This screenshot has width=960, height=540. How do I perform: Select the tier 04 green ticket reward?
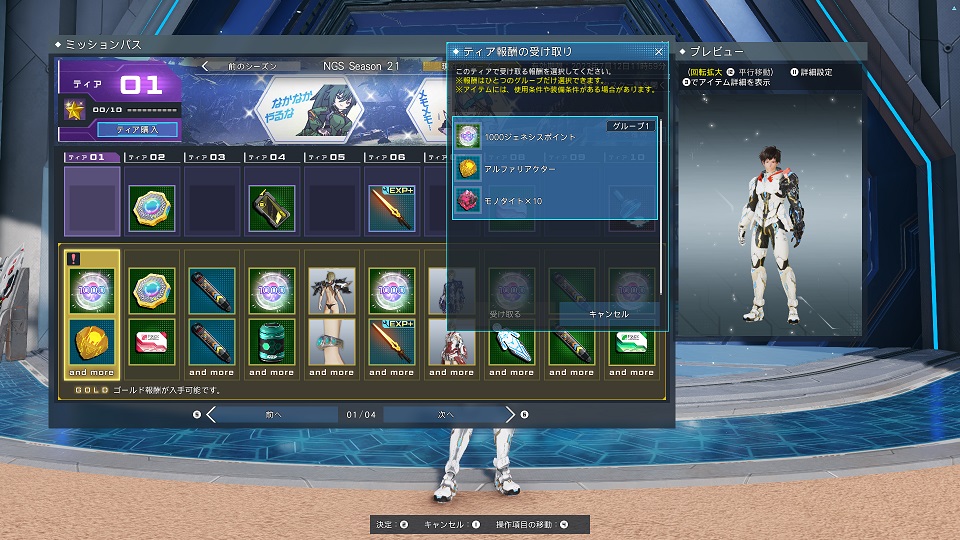pos(271,209)
